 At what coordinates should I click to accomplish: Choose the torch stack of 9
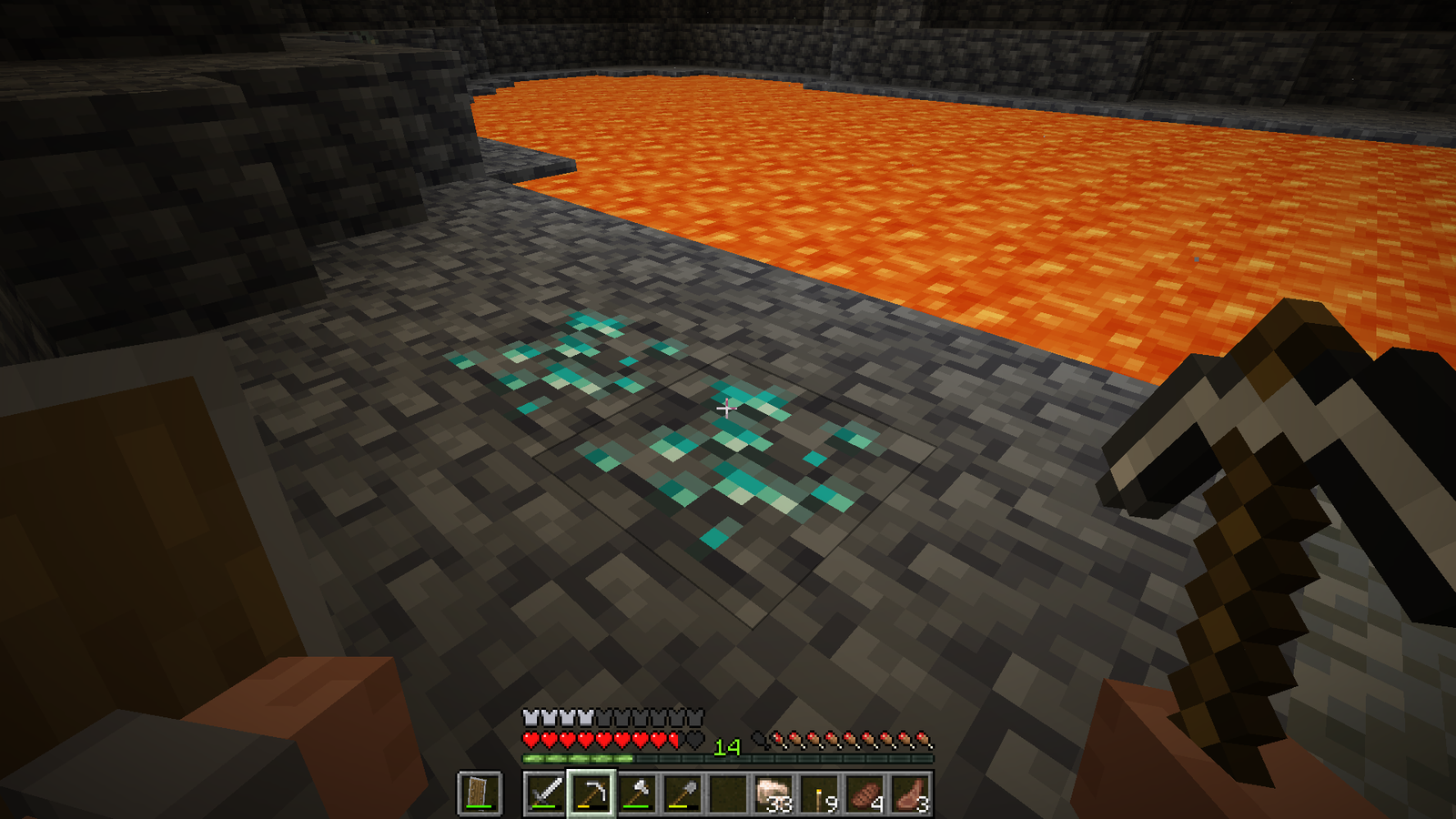click(x=820, y=794)
